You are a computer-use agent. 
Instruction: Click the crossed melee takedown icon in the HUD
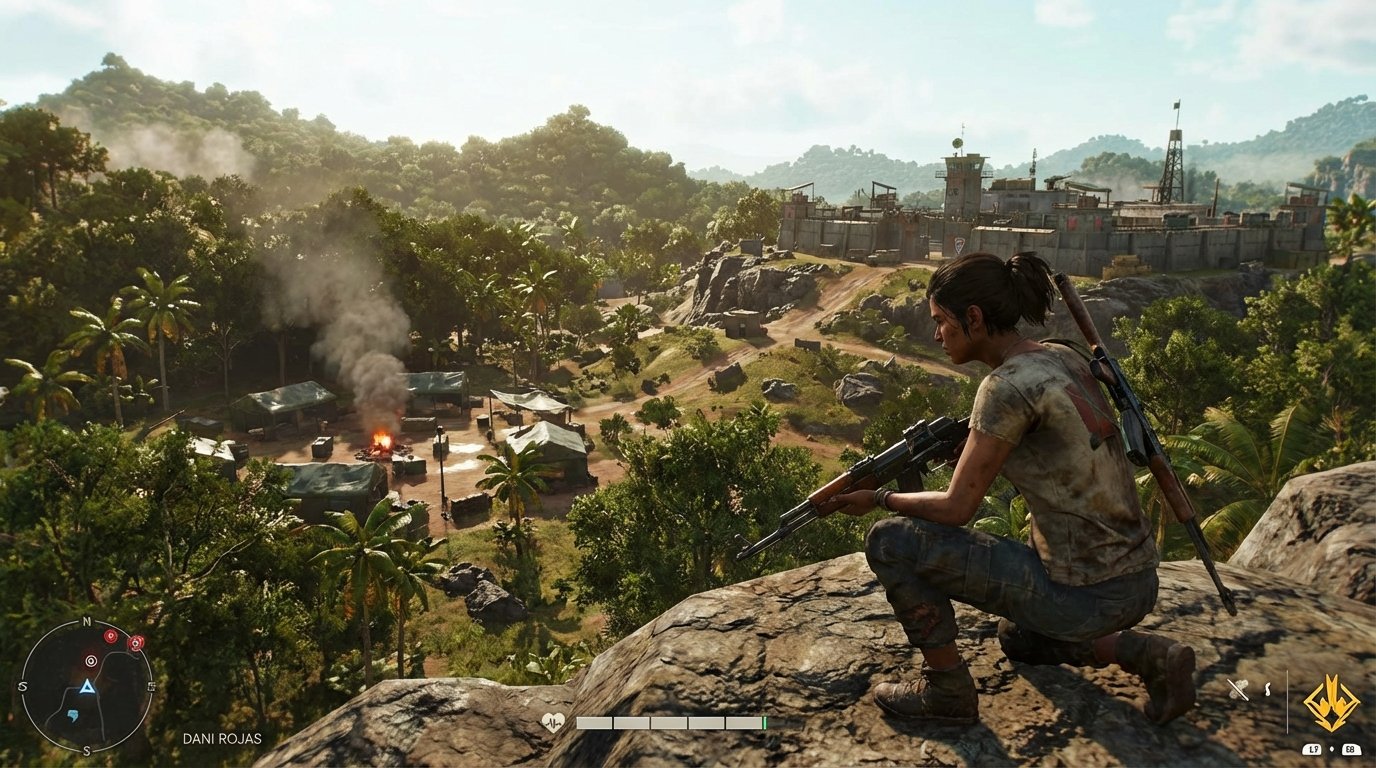1238,690
